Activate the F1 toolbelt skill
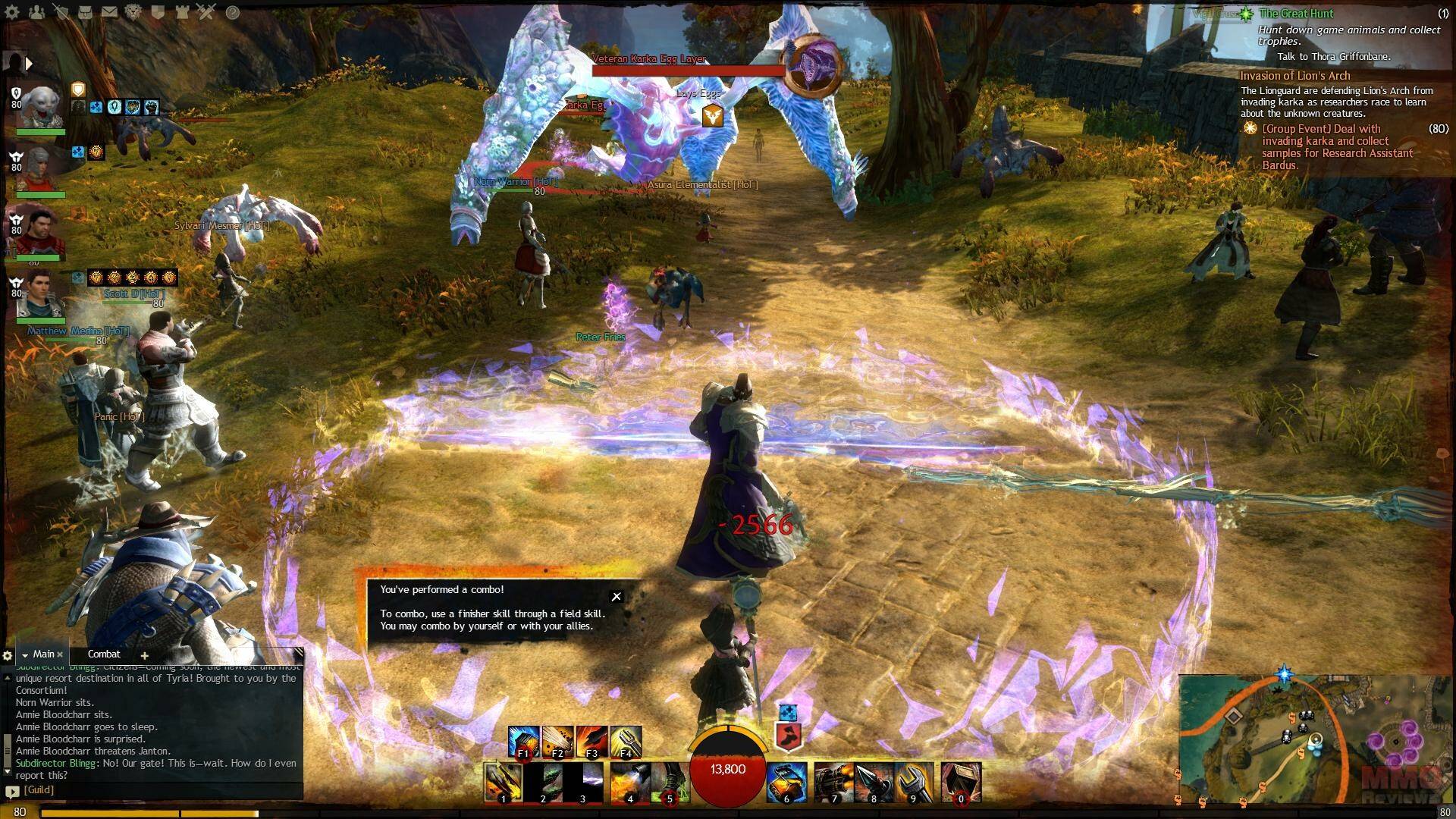1456x819 pixels. pos(522,742)
